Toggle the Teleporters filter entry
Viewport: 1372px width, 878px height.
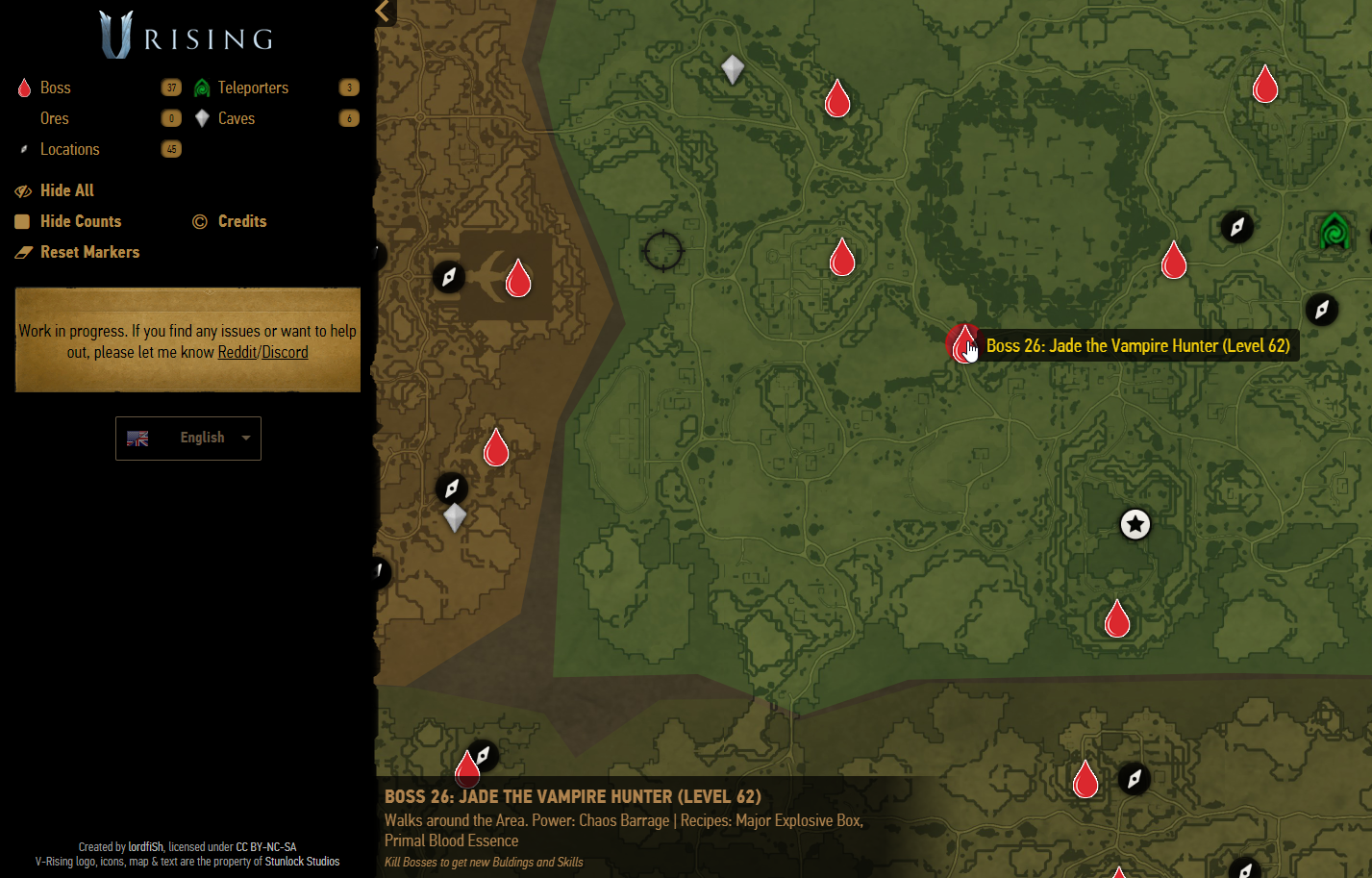(x=252, y=88)
